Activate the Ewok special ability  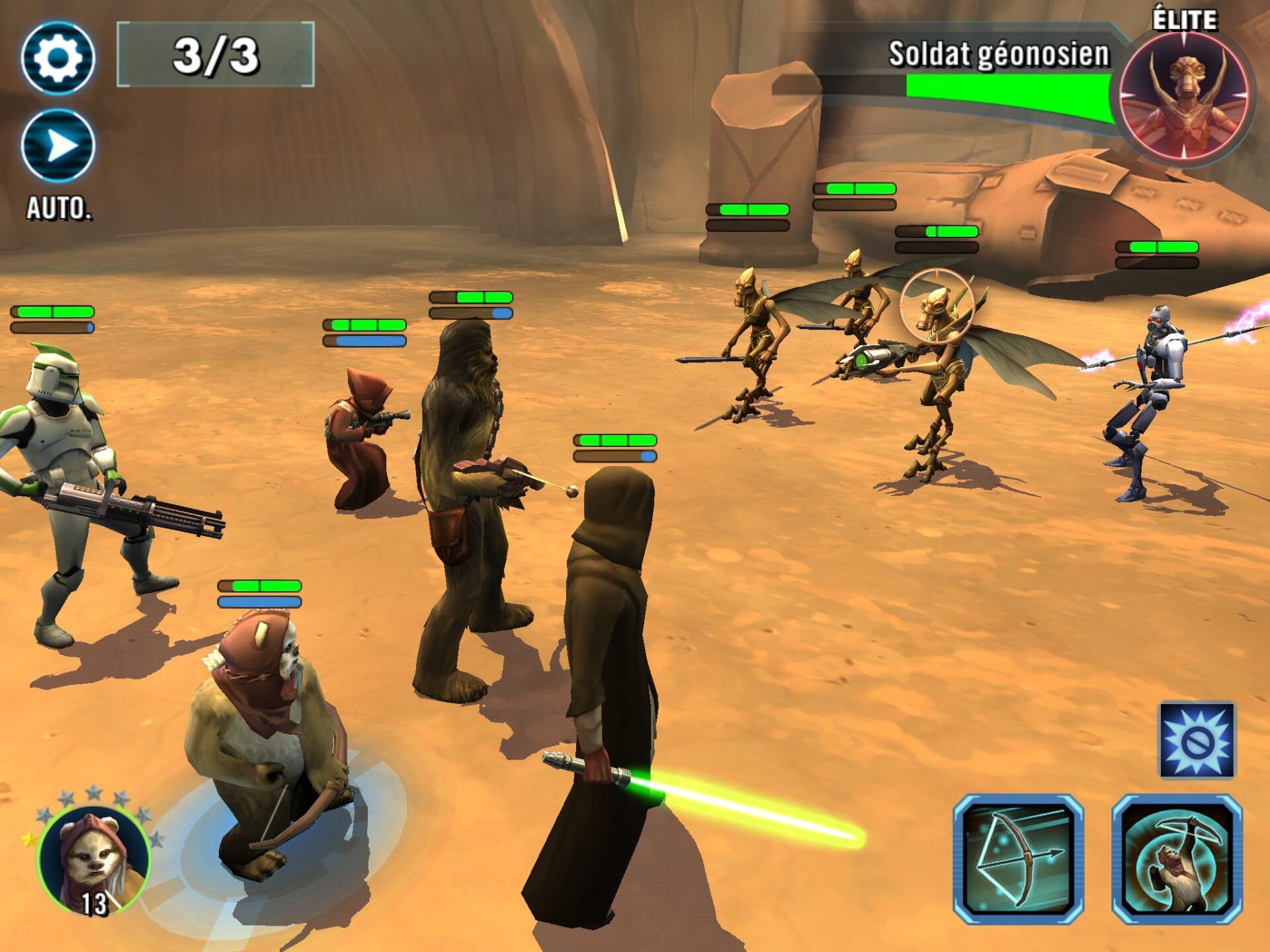(1177, 859)
